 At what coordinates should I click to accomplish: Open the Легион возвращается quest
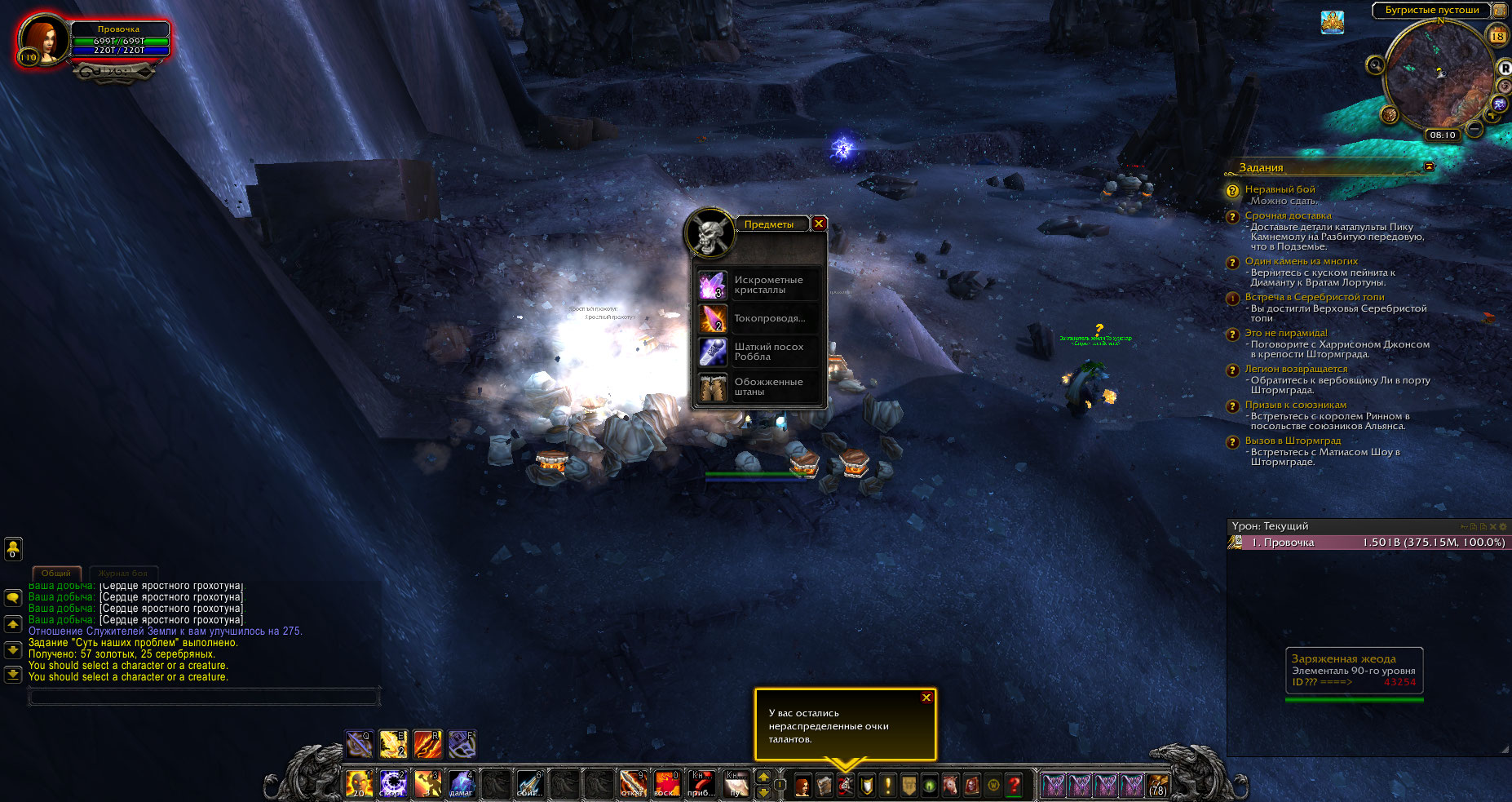1296,369
